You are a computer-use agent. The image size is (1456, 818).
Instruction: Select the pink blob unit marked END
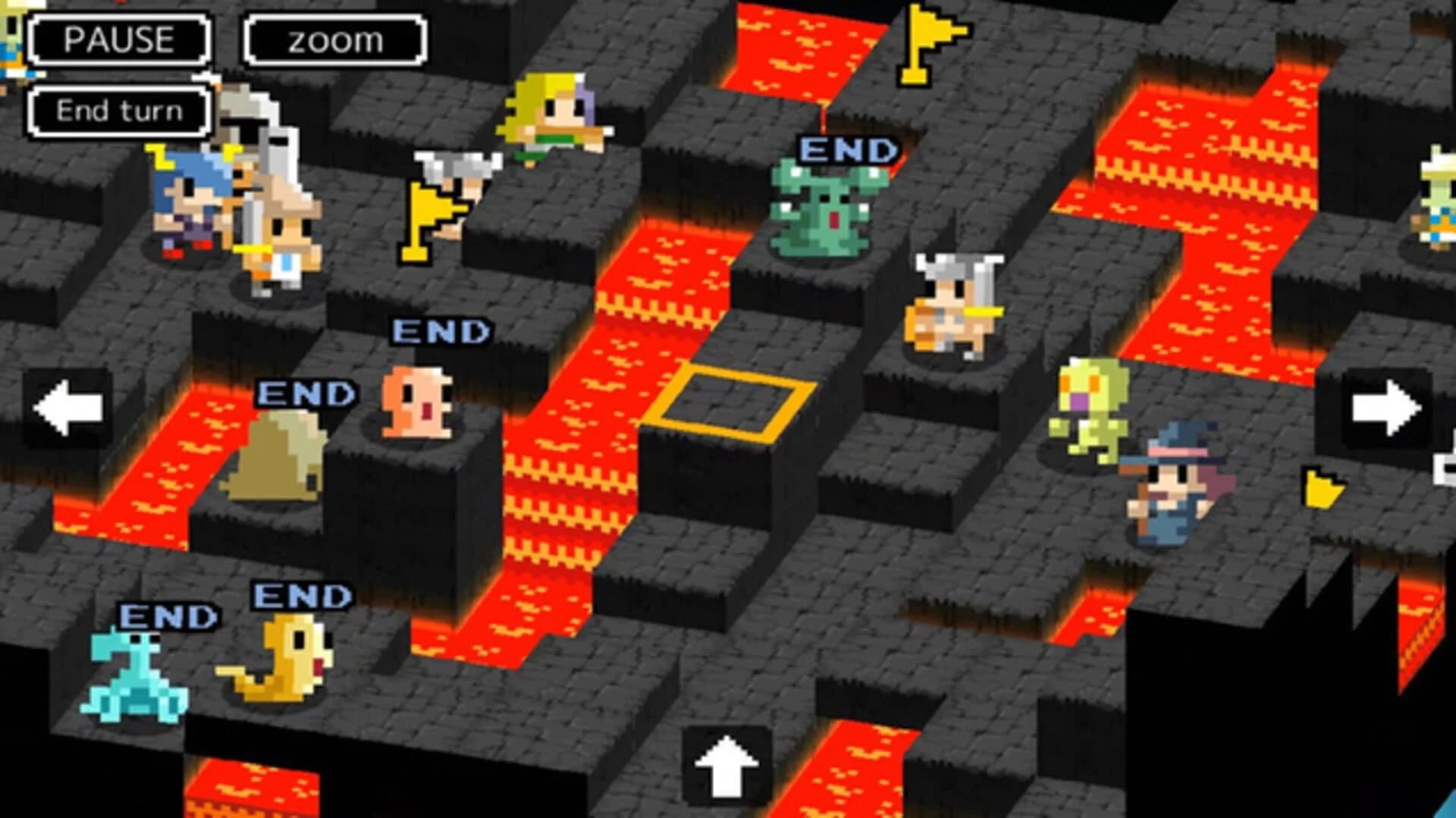tap(417, 402)
